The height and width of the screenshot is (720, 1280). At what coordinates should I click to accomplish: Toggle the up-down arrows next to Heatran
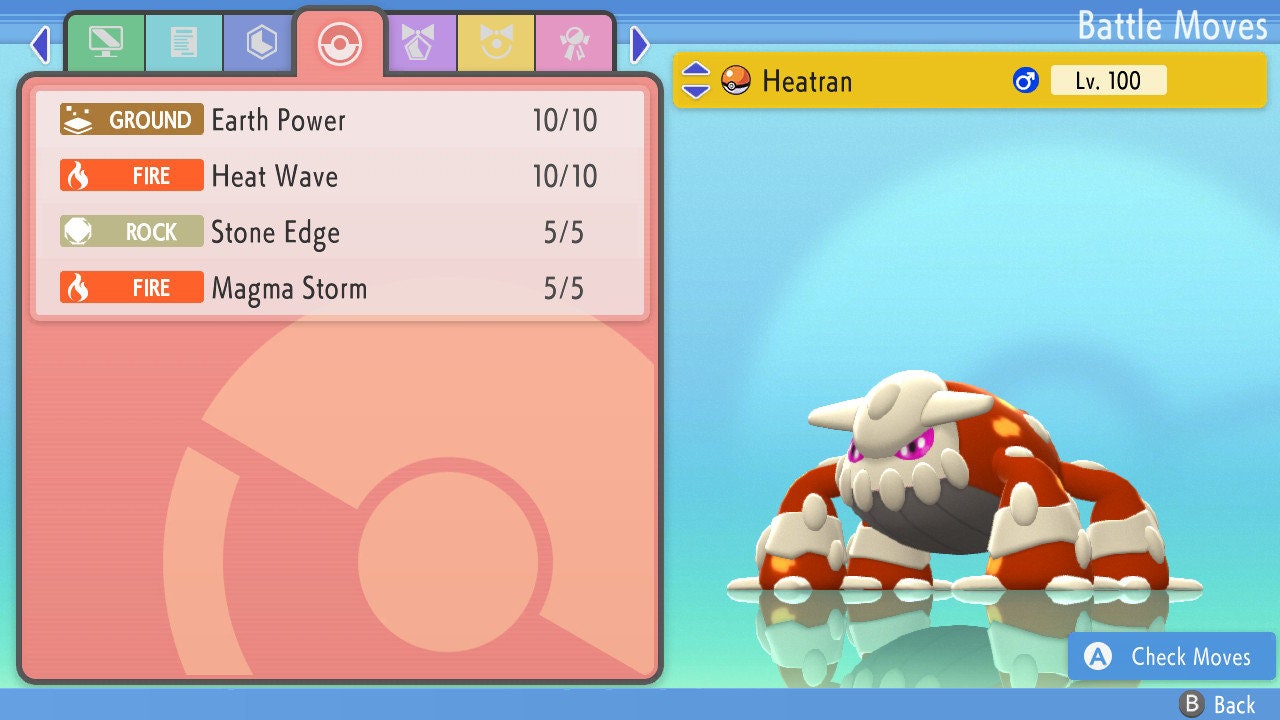point(696,80)
